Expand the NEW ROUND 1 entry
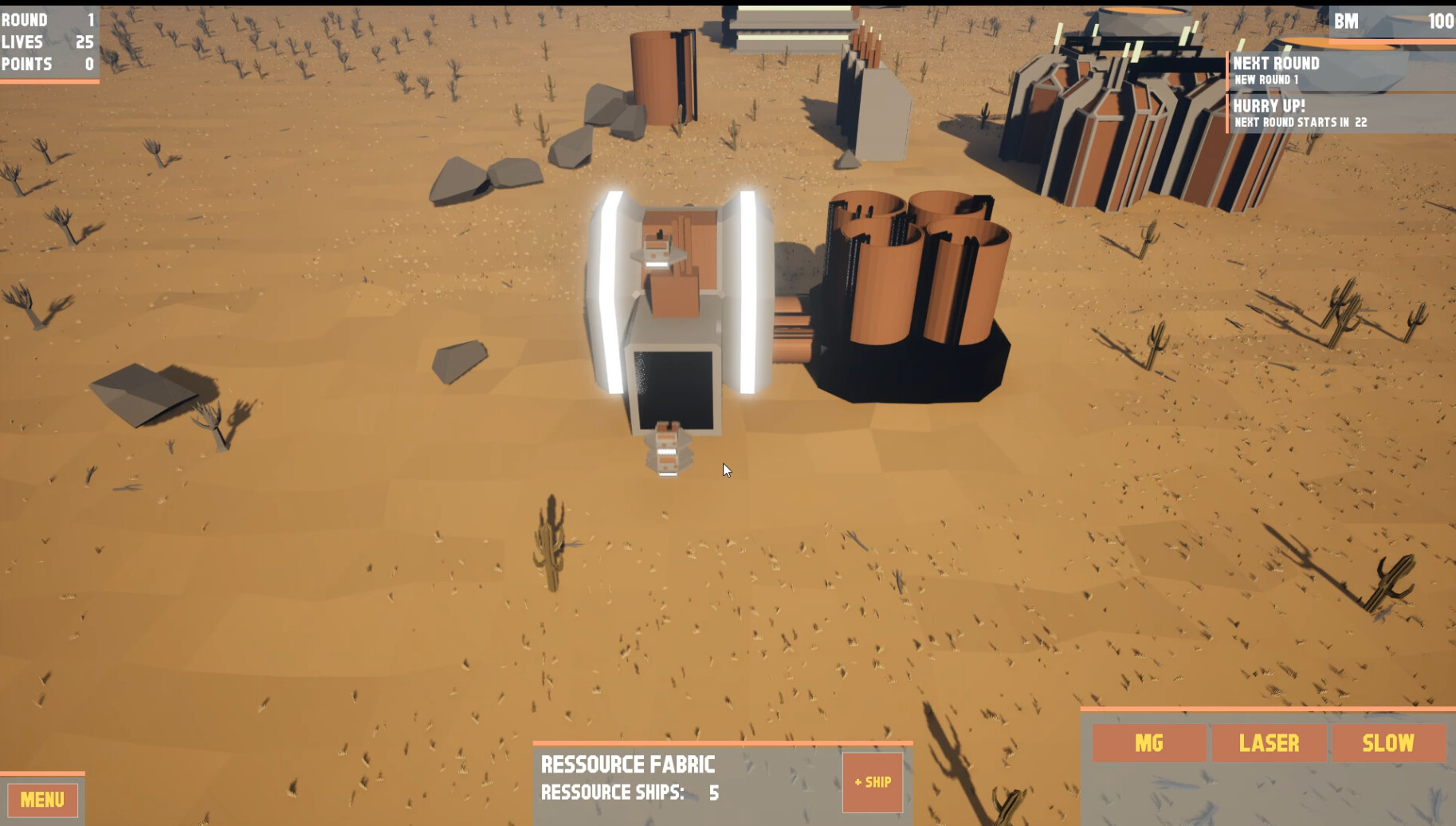 (1268, 79)
